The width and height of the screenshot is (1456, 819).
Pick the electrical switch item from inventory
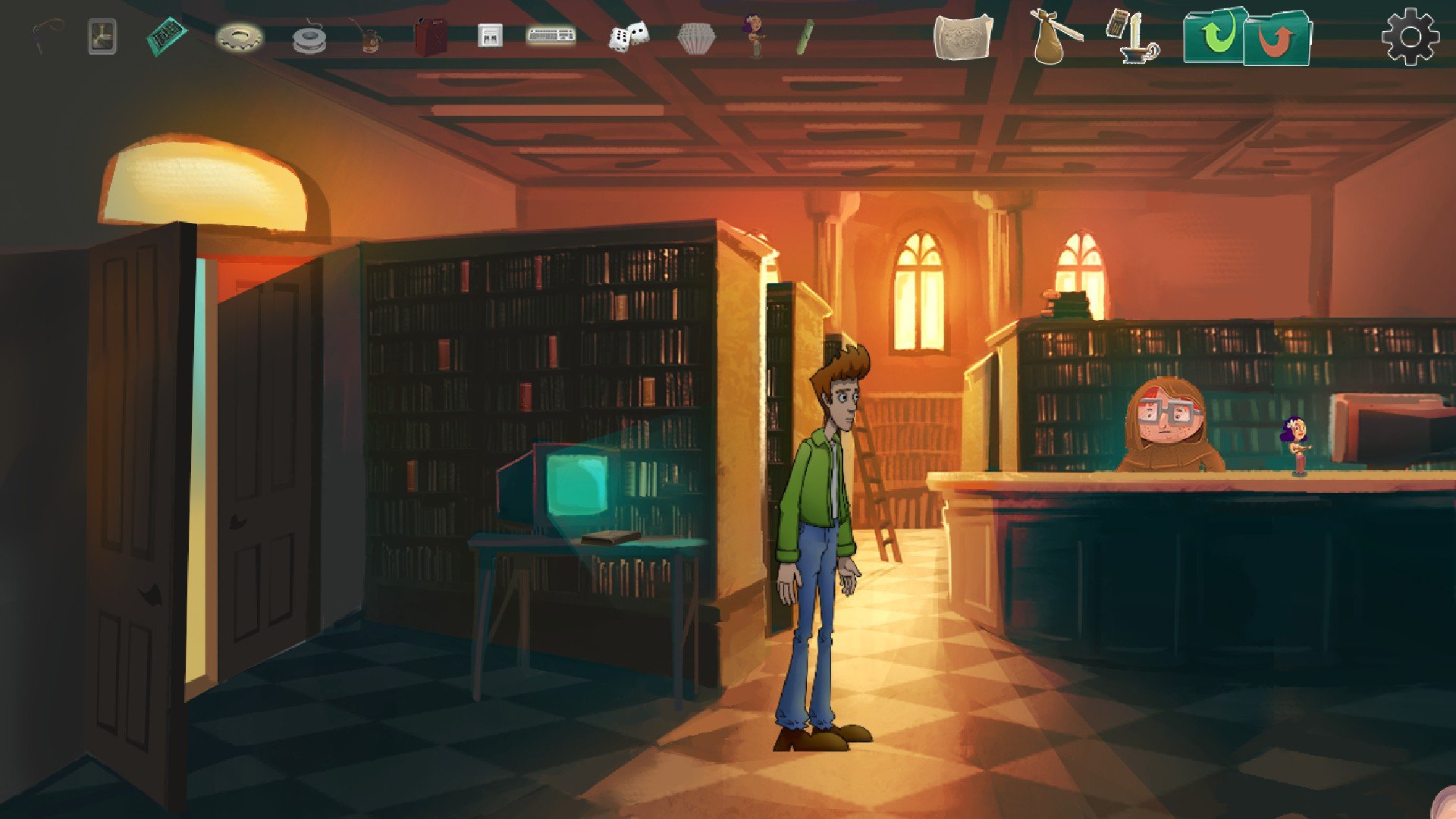click(102, 36)
